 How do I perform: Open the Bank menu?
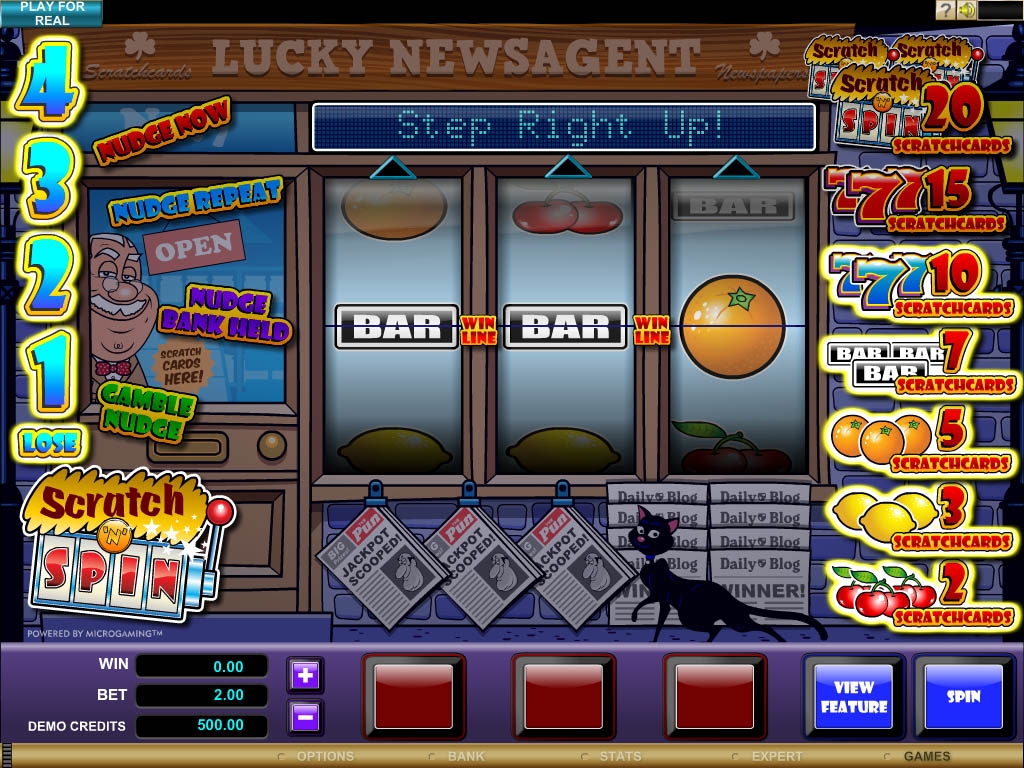(465, 757)
